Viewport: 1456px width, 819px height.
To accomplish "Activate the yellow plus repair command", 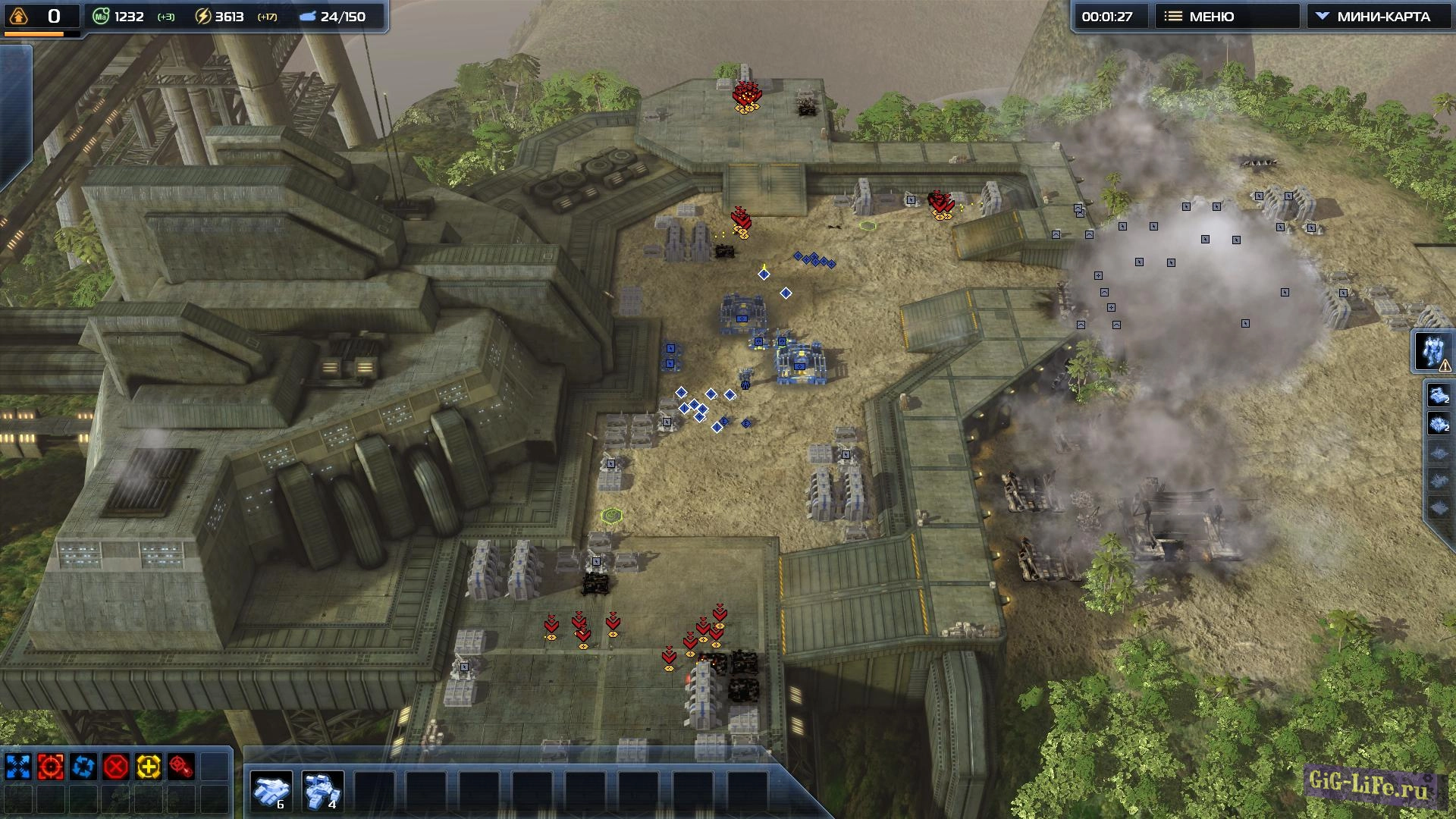I will (149, 767).
